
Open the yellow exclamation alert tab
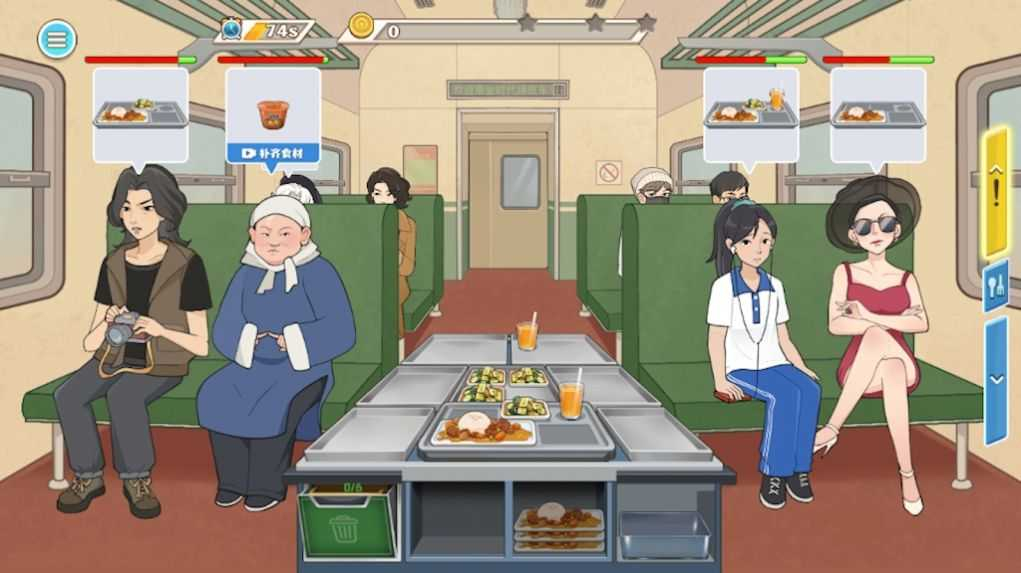click(x=995, y=191)
